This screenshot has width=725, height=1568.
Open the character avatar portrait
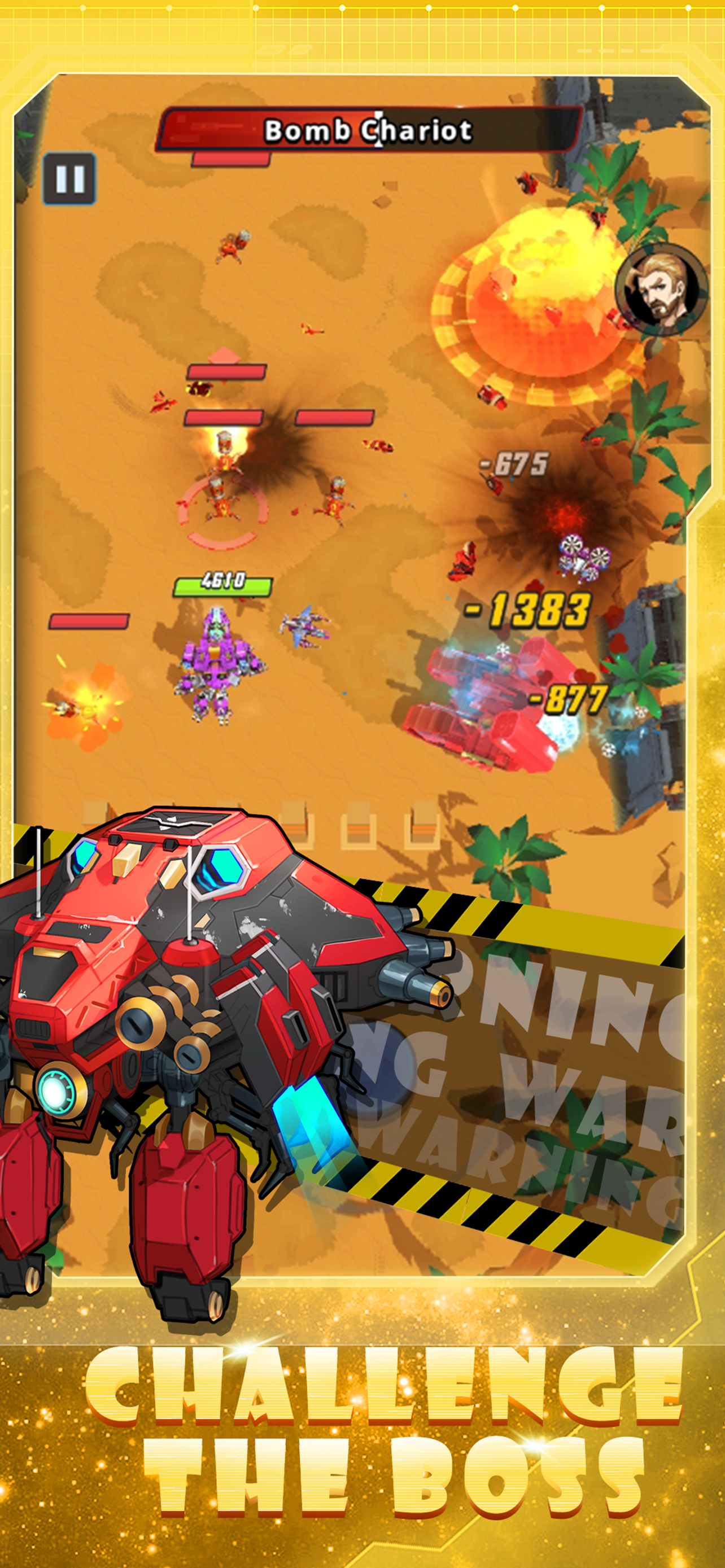tap(661, 290)
